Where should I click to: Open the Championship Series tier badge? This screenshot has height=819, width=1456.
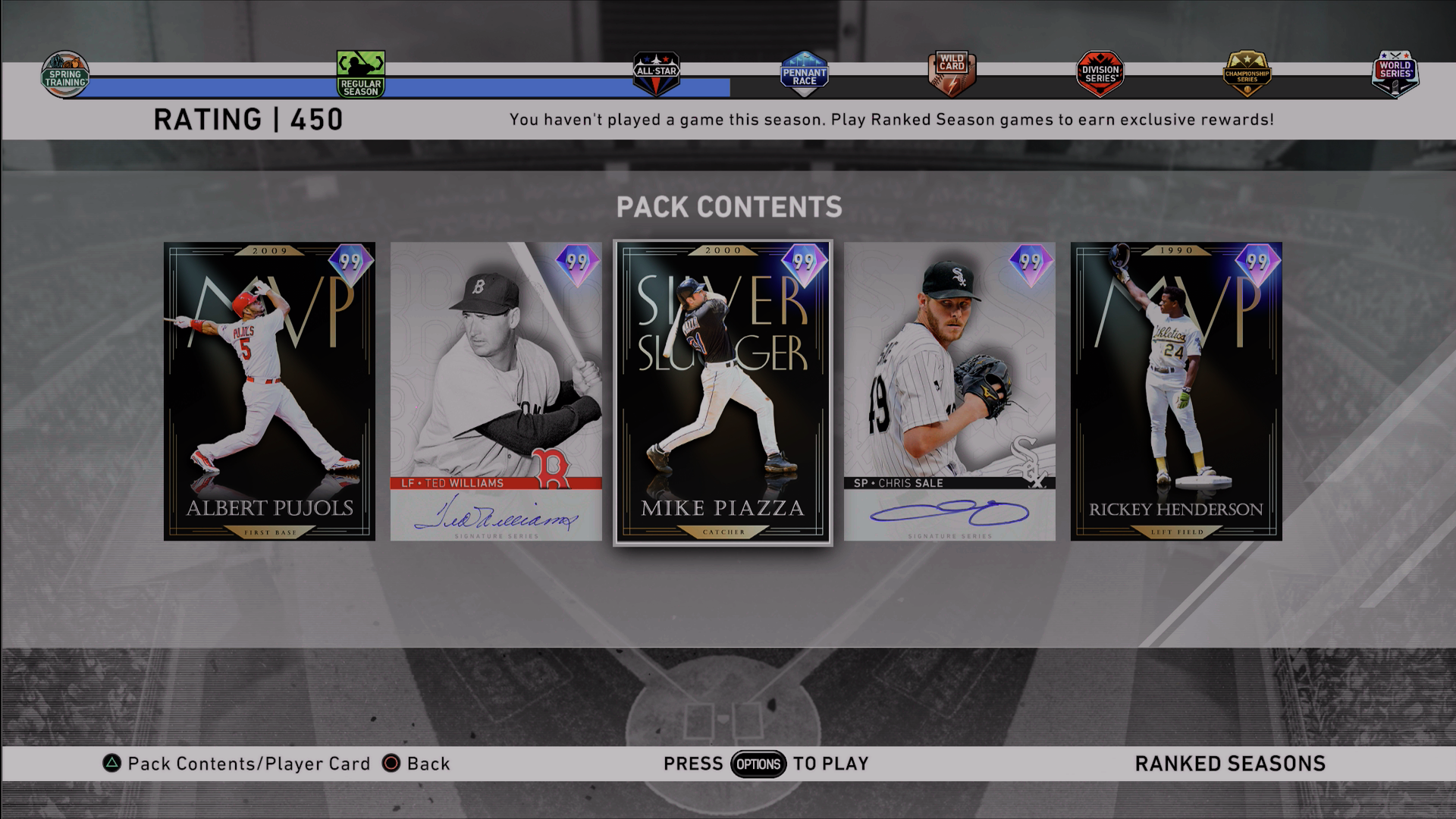point(1247,74)
